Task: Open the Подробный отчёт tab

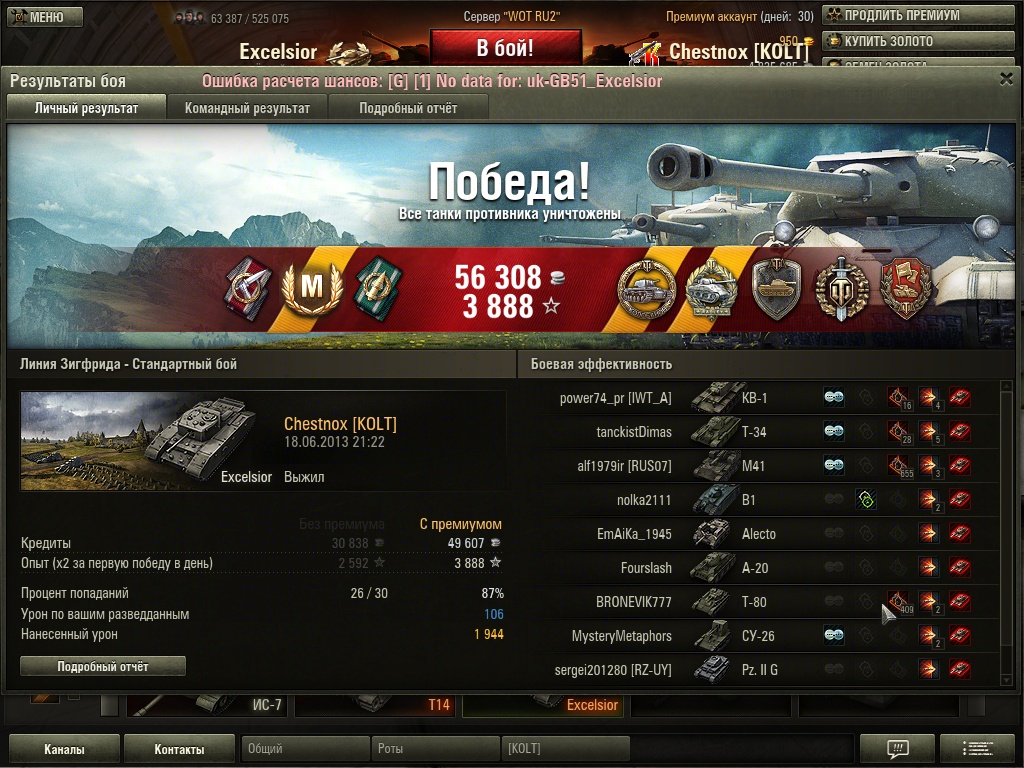Action: [x=408, y=108]
